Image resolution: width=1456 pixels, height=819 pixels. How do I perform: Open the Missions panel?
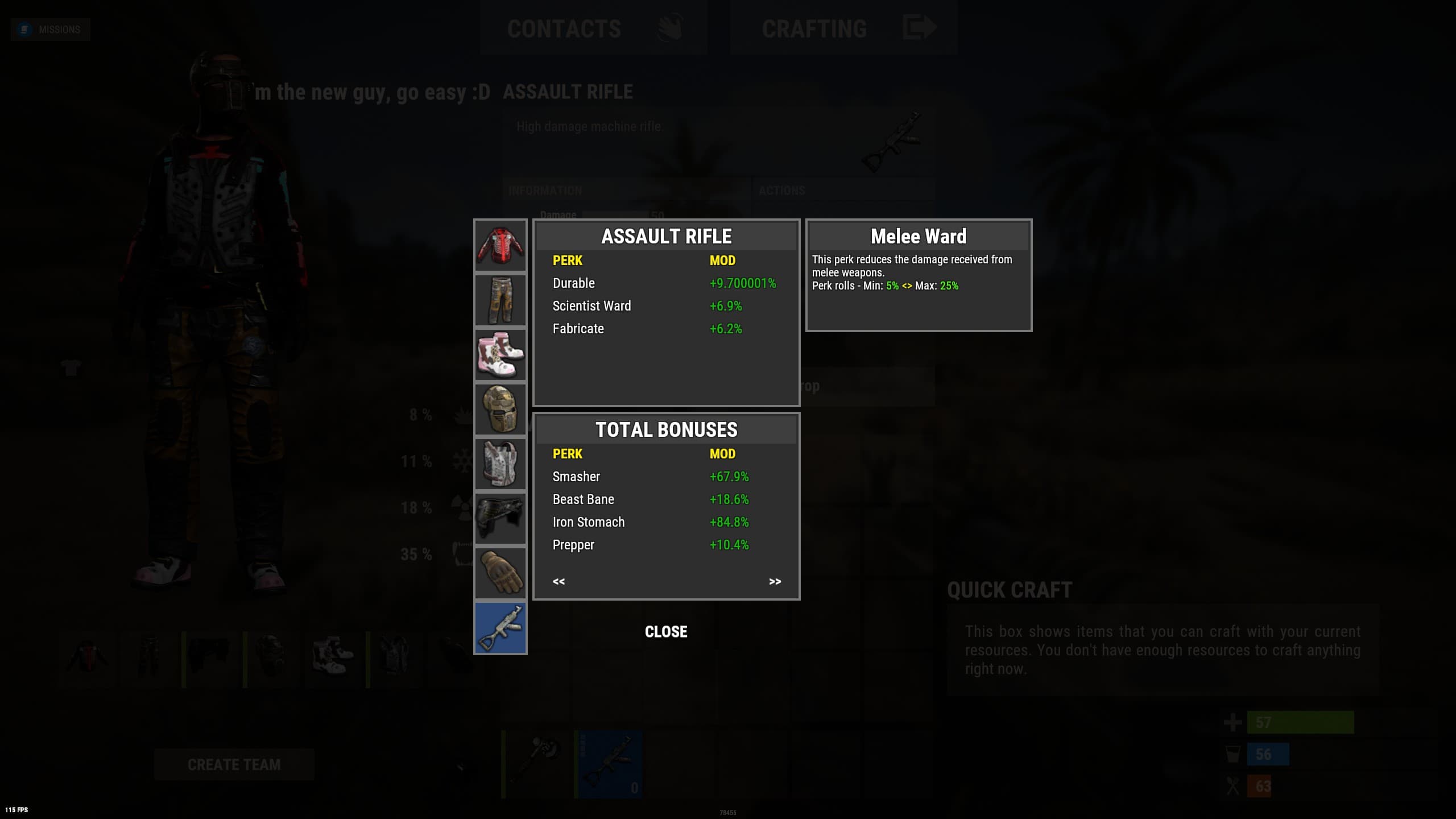pyautogui.click(x=50, y=29)
